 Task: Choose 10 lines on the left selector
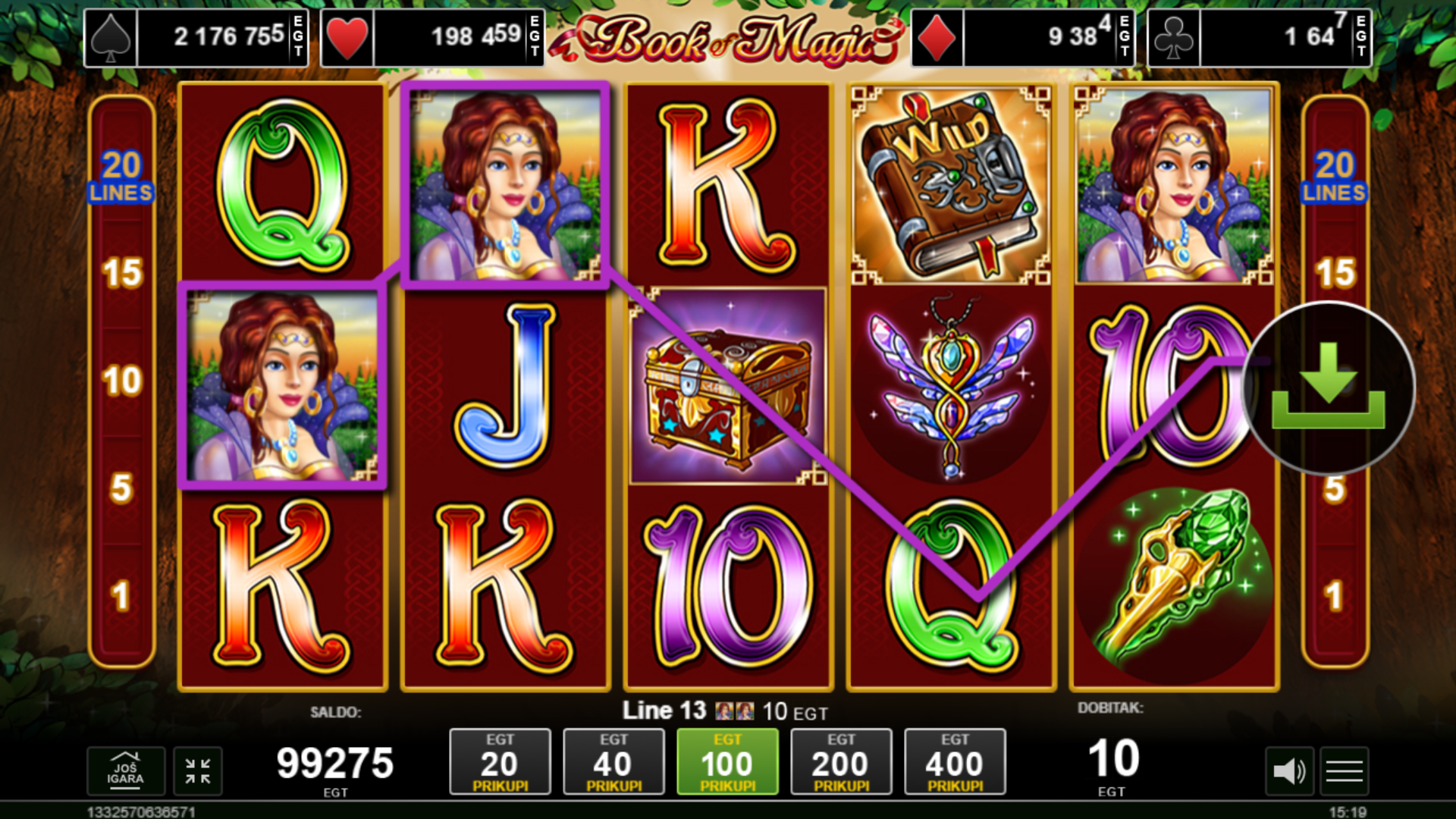point(122,381)
